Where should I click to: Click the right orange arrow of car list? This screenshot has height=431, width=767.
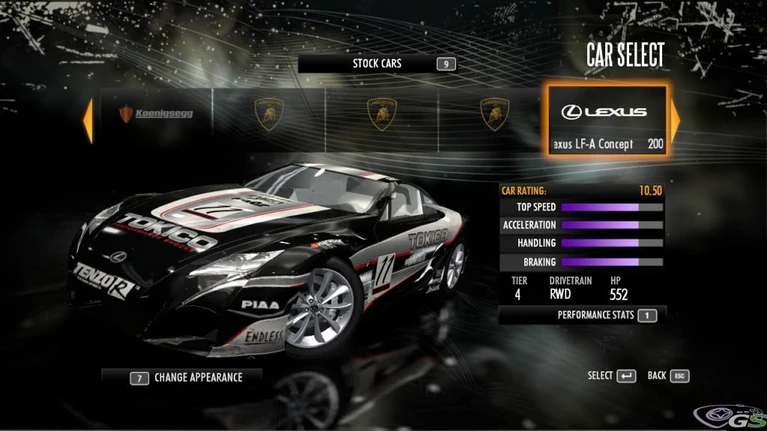(675, 120)
